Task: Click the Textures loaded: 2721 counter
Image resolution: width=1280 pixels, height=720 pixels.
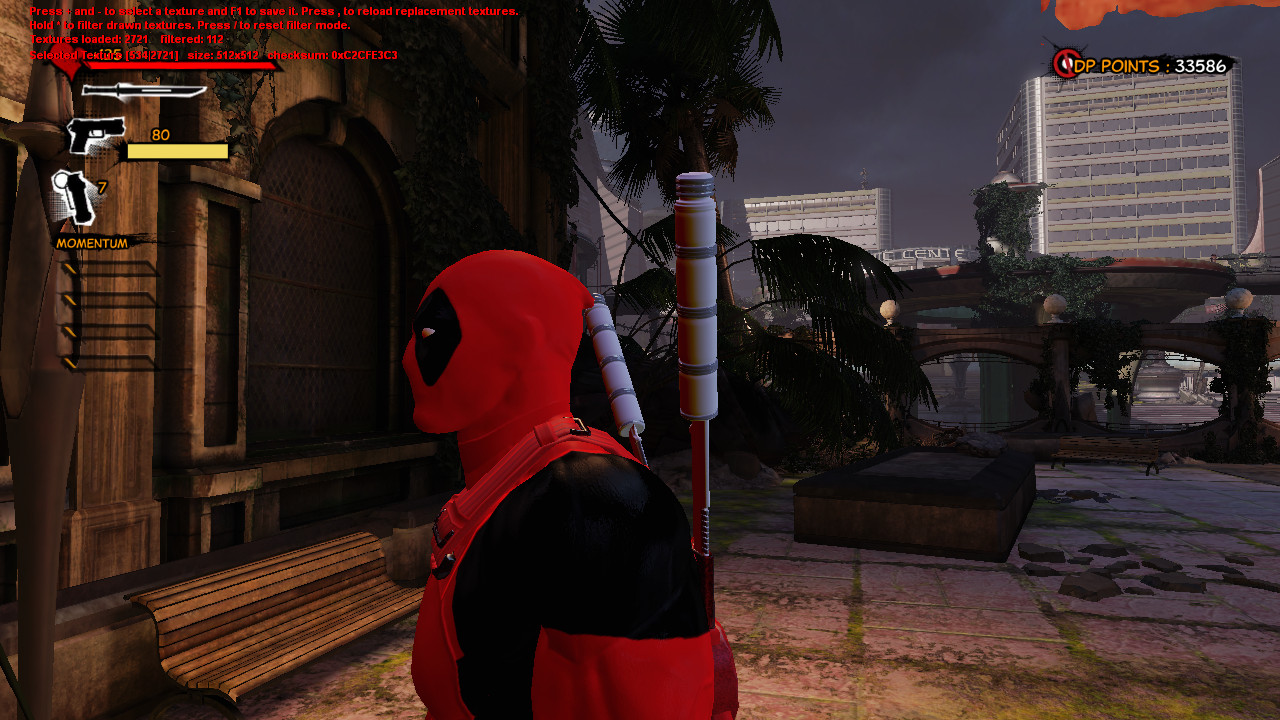Action: [x=88, y=37]
